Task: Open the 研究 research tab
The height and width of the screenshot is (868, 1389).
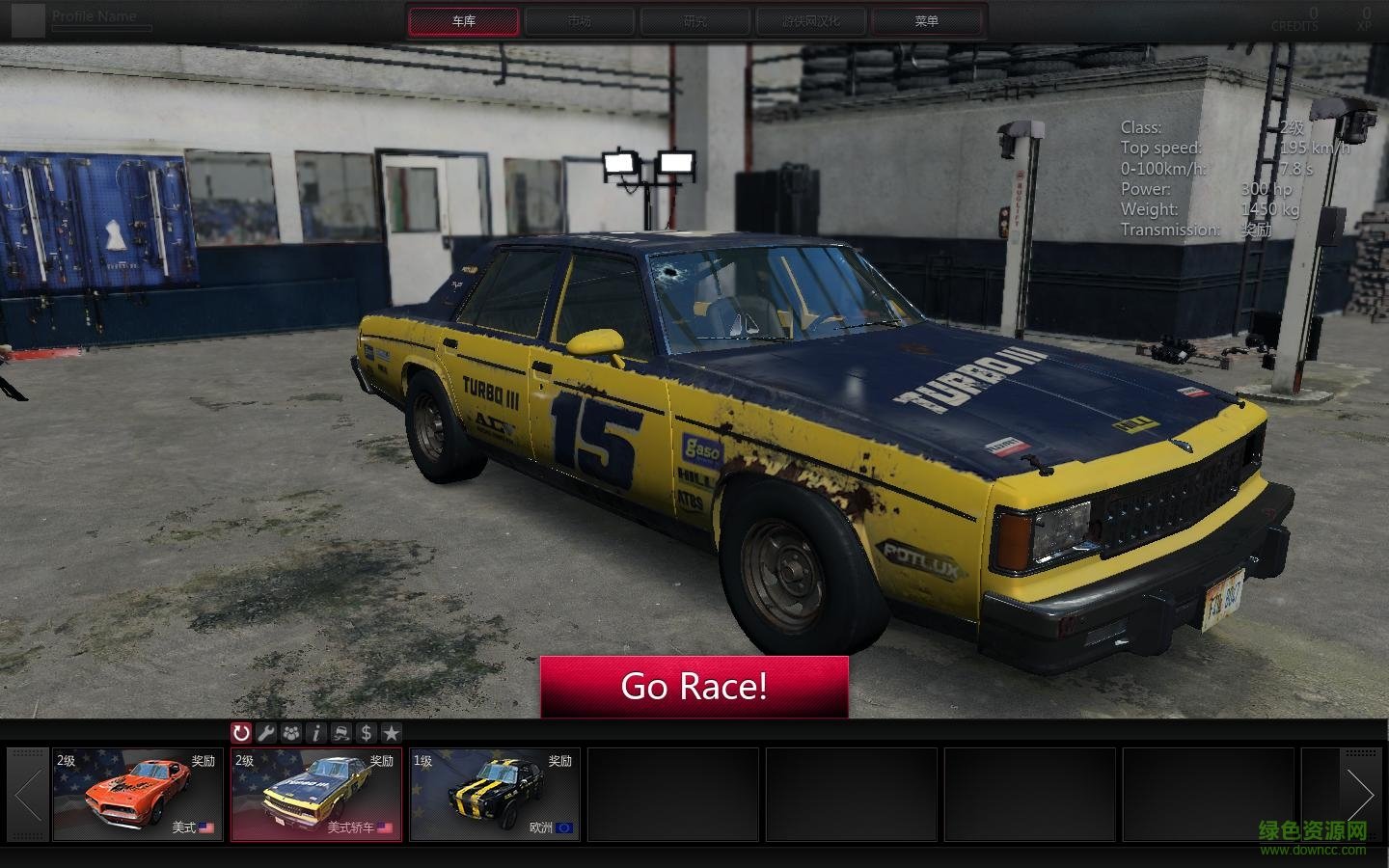Action: tap(695, 21)
